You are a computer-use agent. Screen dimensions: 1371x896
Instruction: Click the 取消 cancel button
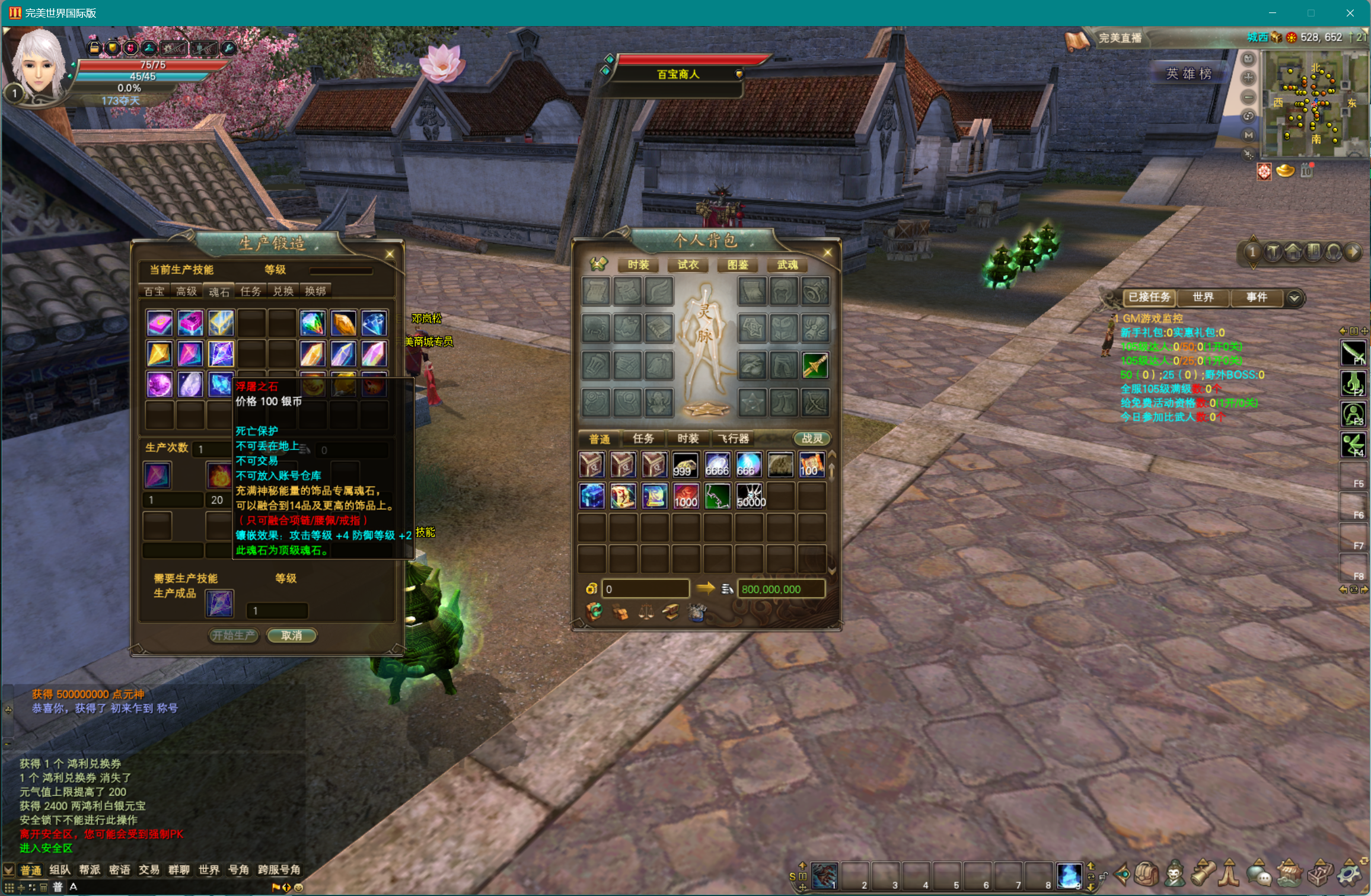(x=291, y=635)
